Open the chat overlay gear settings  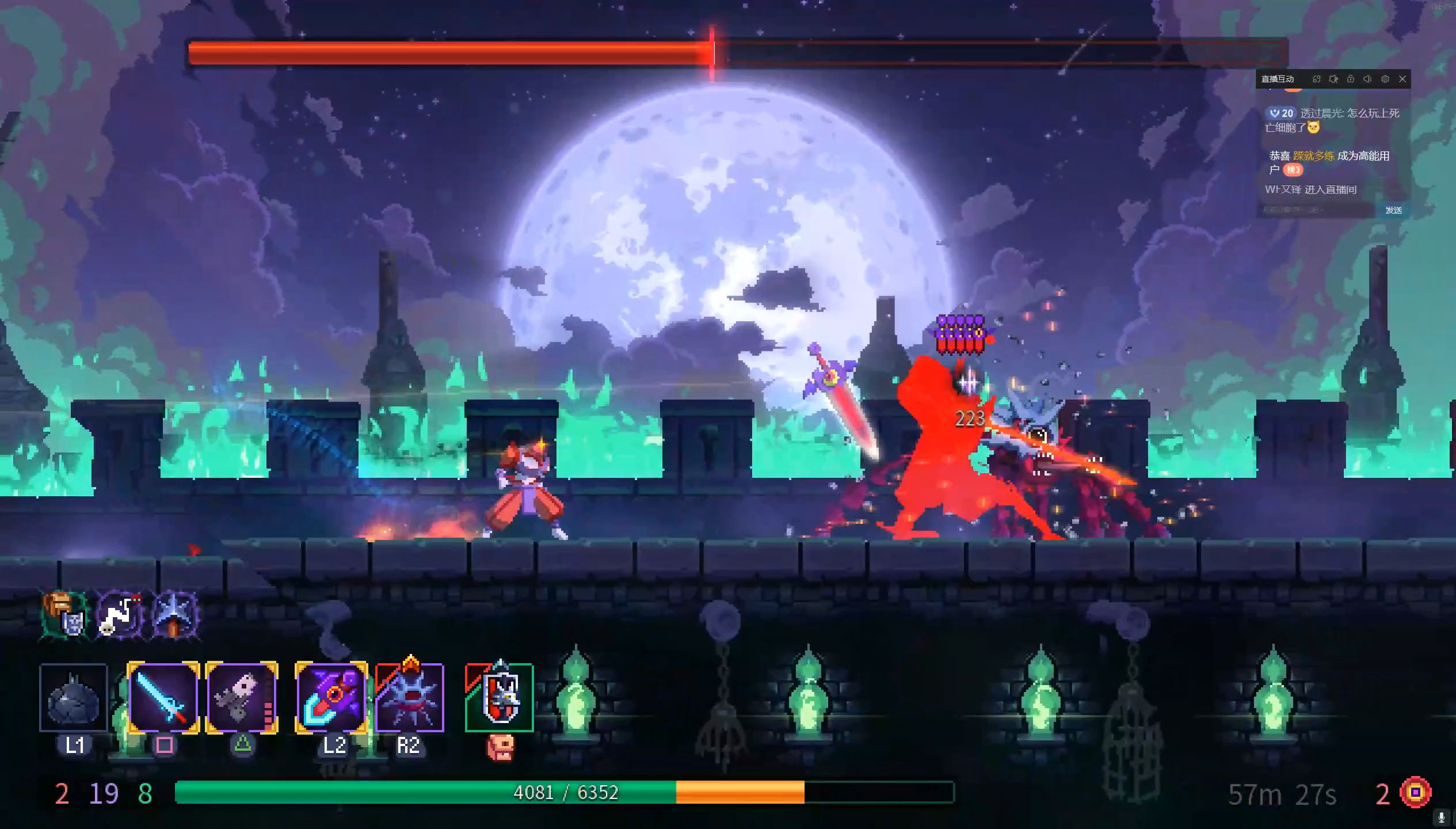1385,79
